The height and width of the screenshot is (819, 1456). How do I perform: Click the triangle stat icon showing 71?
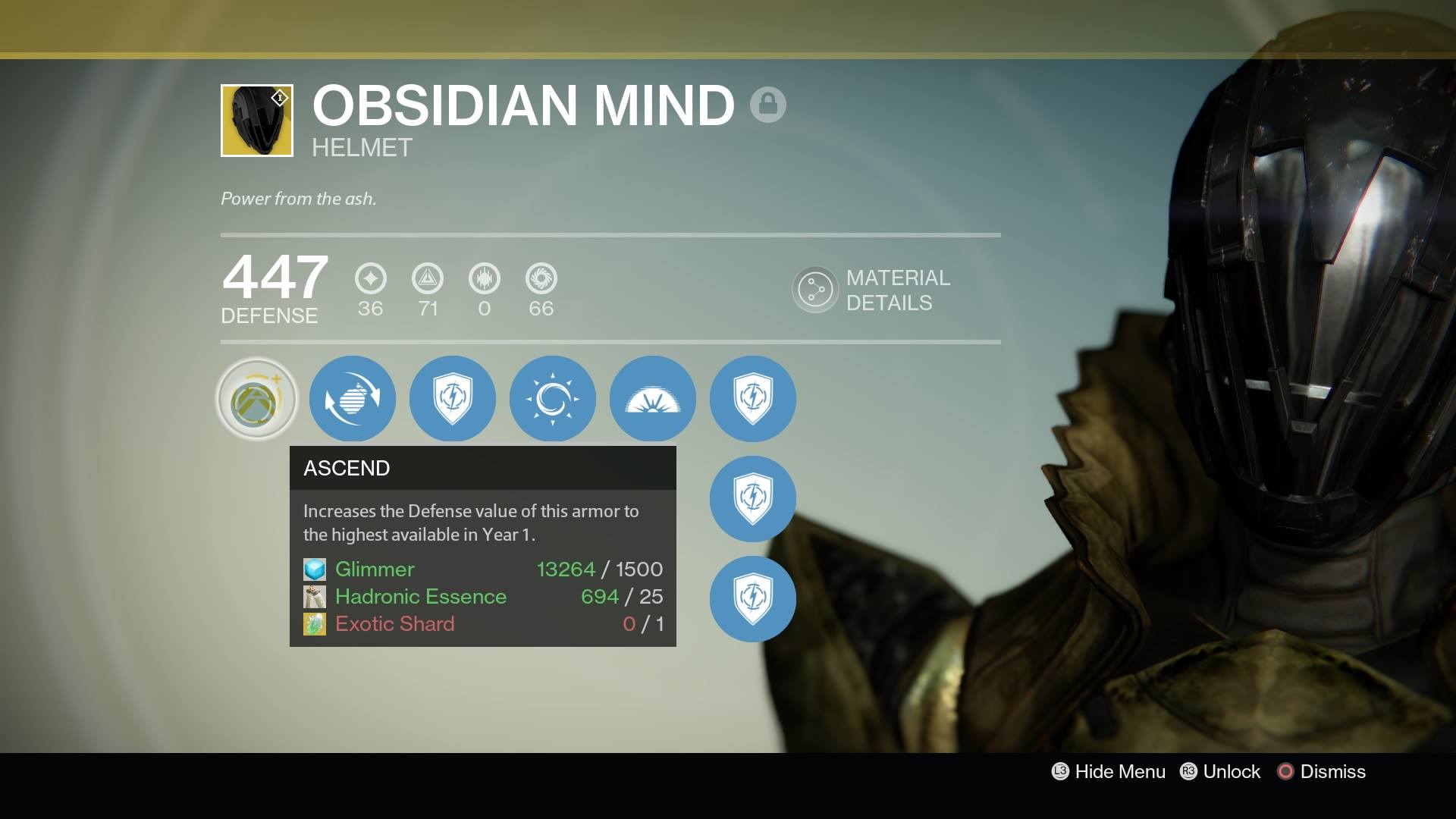click(x=427, y=278)
